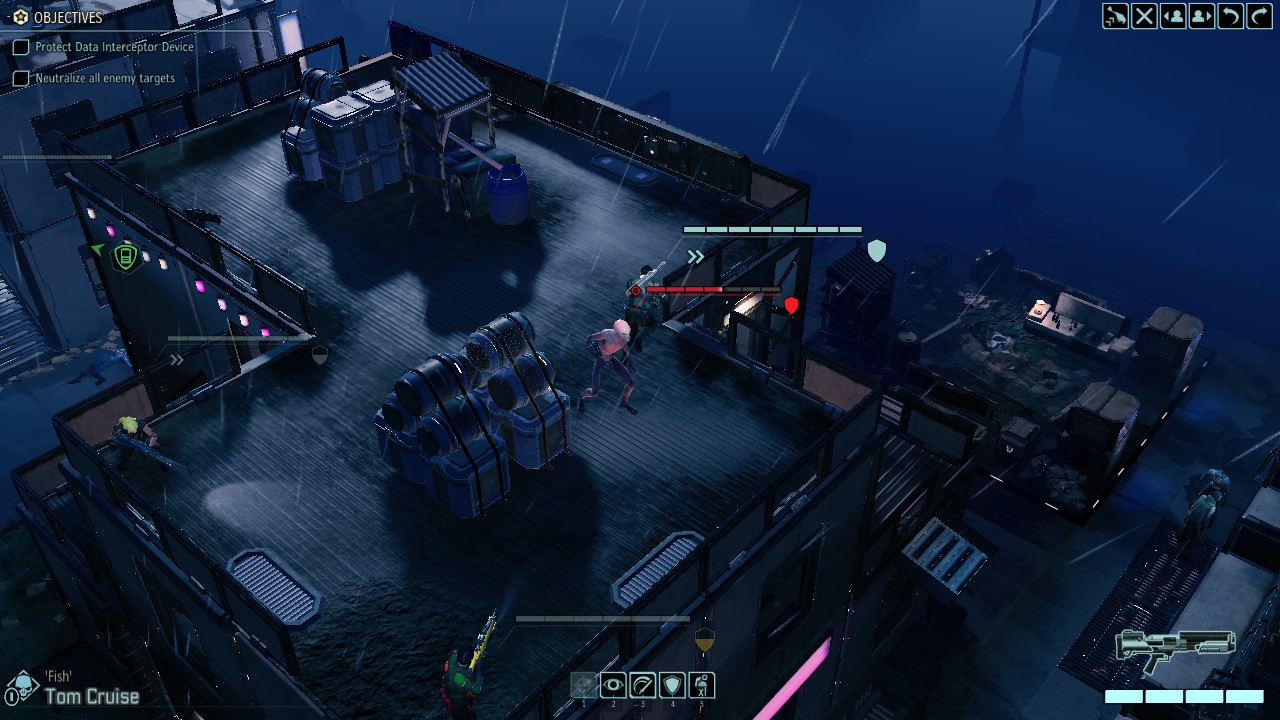Click the X end turn button
This screenshot has height=720, width=1280.
coord(1144,16)
